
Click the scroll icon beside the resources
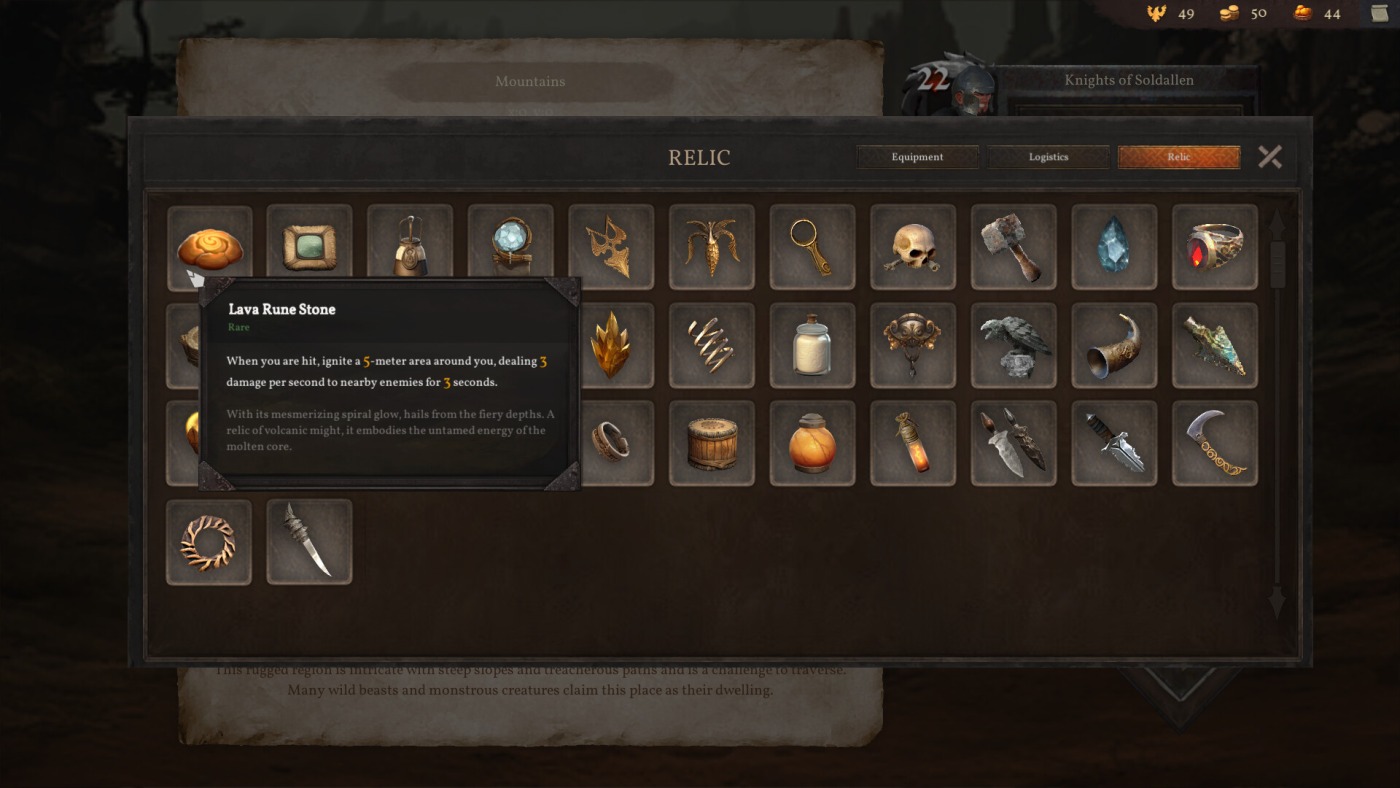[x=1380, y=13]
